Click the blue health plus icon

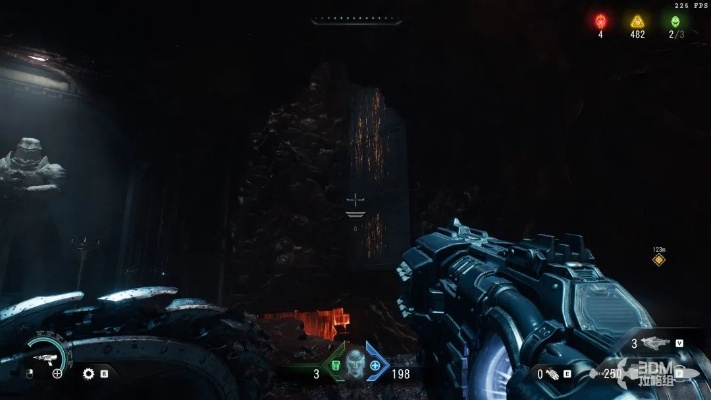pos(375,366)
